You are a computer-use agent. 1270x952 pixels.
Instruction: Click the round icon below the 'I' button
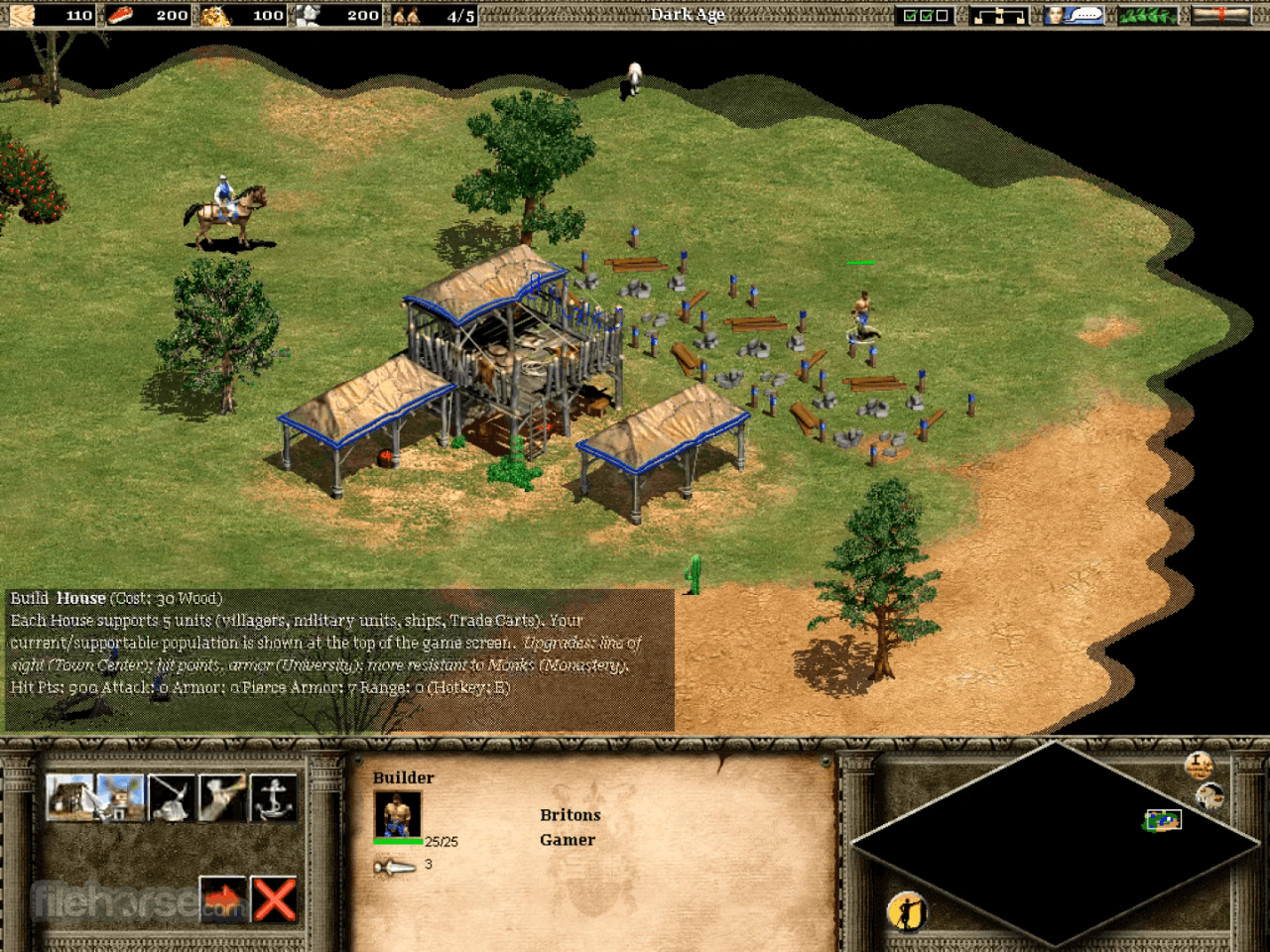coord(1209,795)
